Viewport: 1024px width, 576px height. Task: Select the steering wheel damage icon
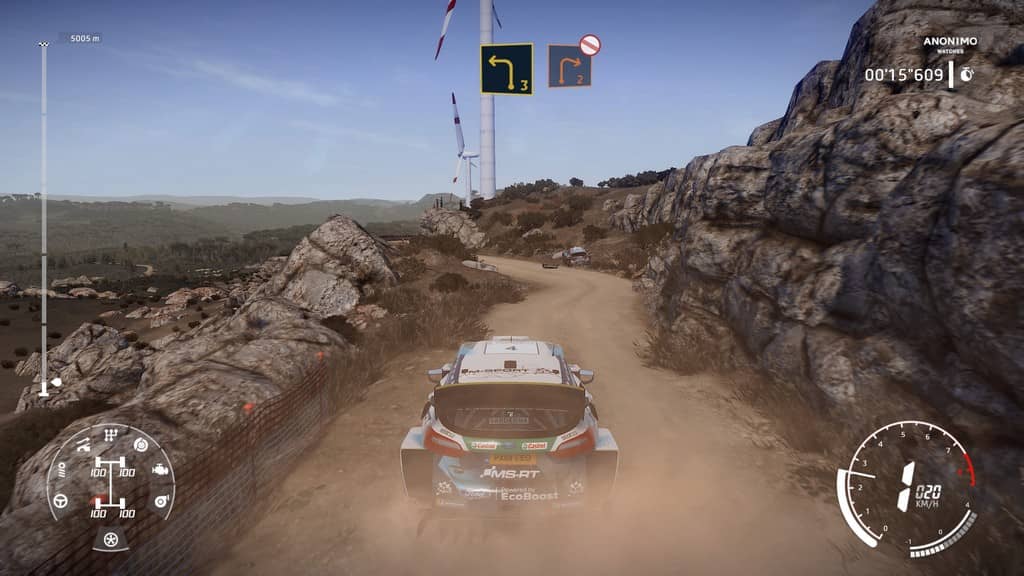tap(60, 499)
